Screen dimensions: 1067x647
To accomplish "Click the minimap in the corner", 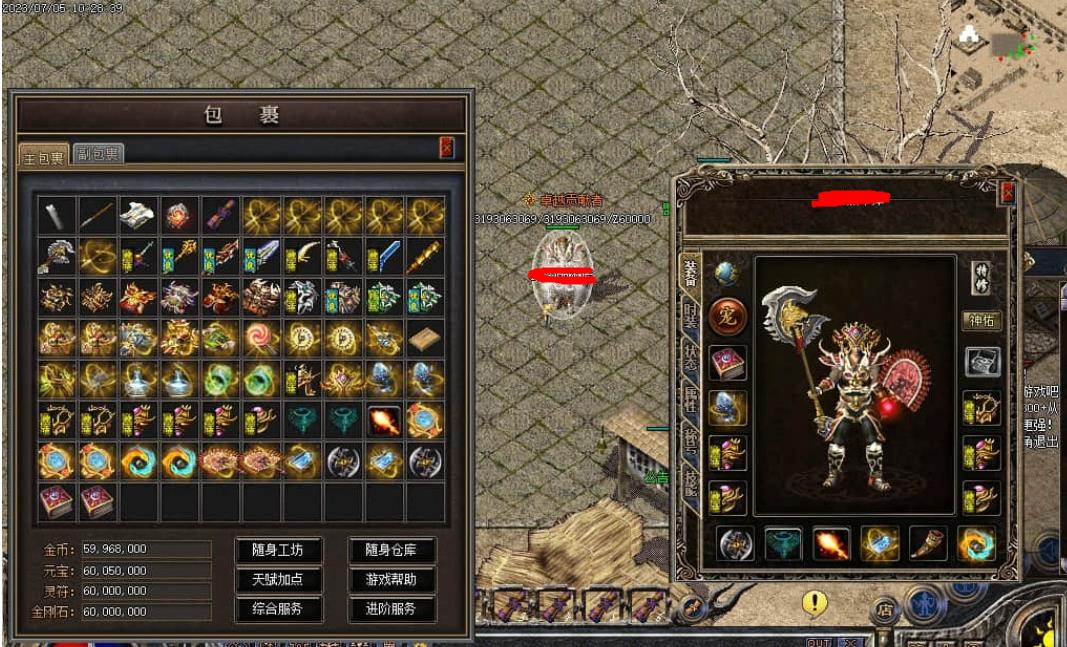I will [x=998, y=48].
